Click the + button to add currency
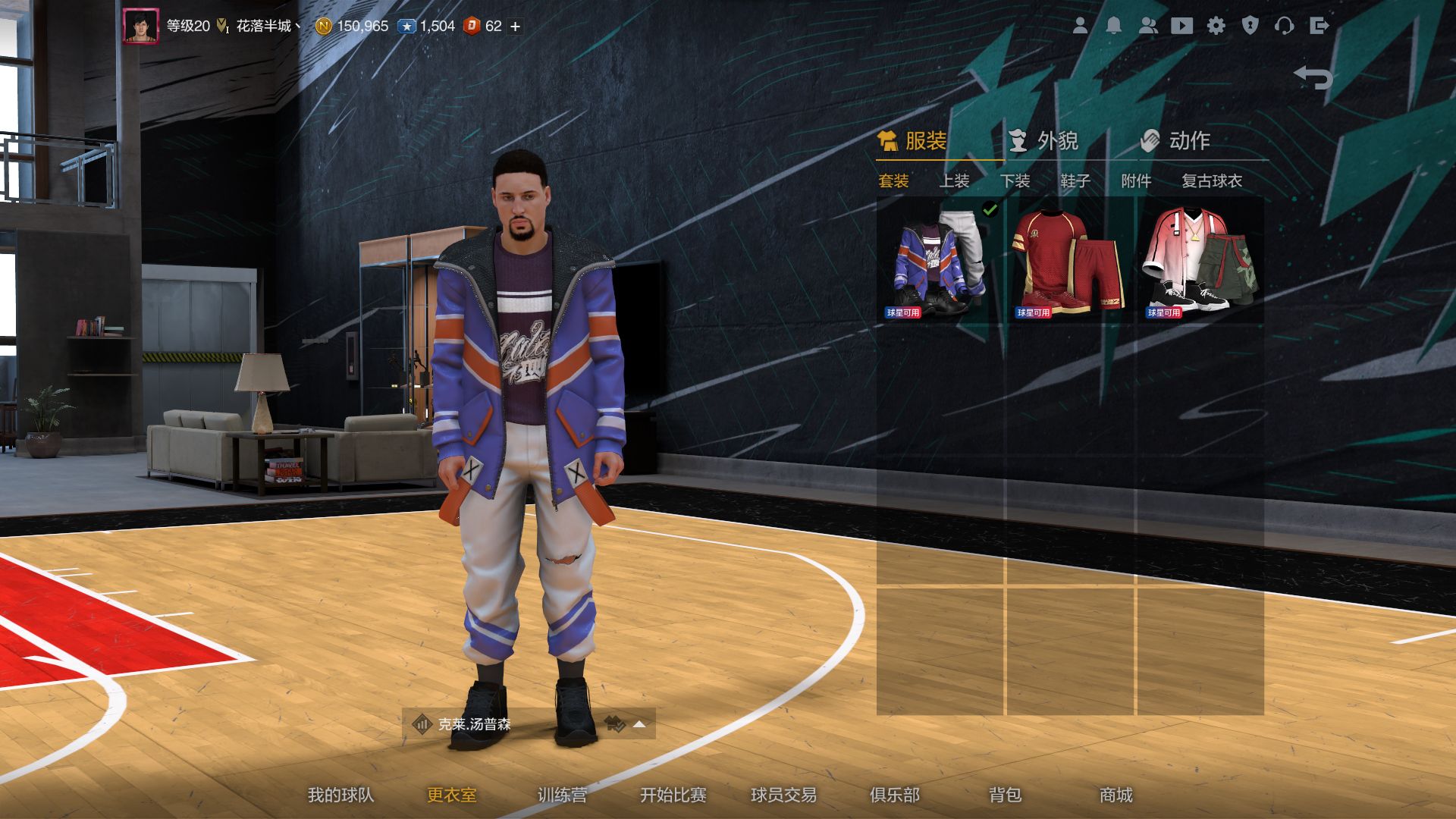The width and height of the screenshot is (1456, 819). tap(514, 25)
